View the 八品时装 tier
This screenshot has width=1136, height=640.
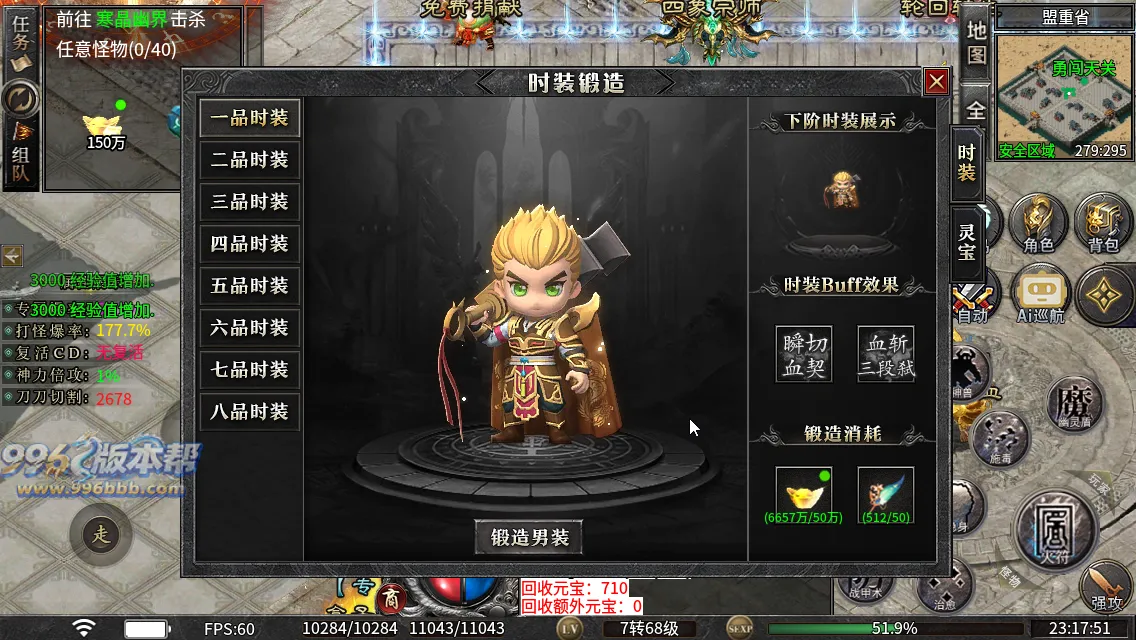pyautogui.click(x=250, y=412)
